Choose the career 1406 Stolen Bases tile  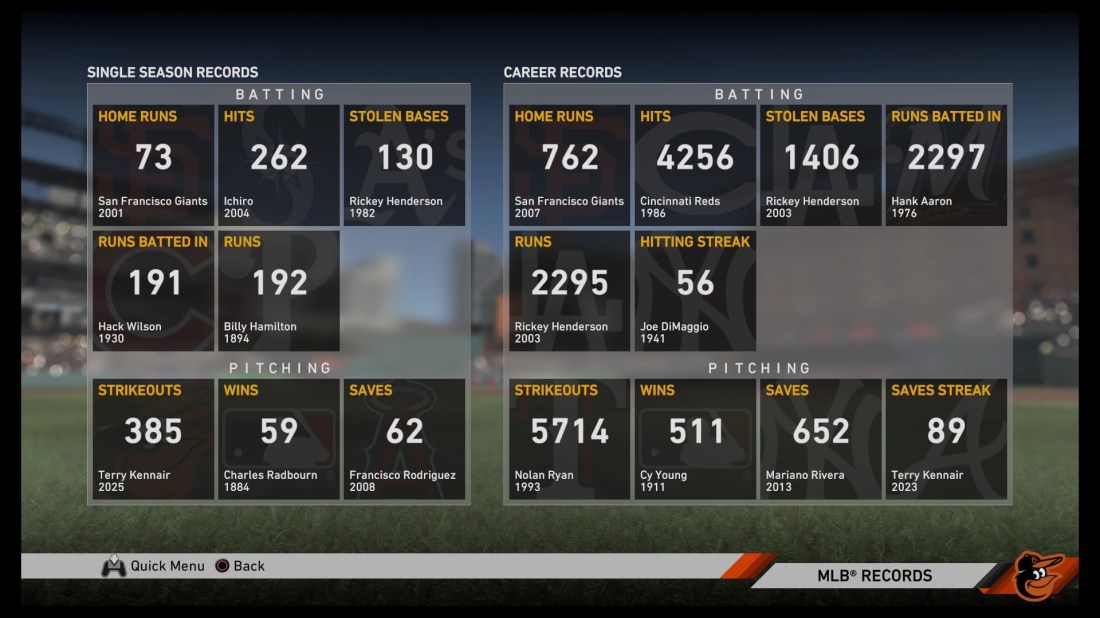point(821,165)
